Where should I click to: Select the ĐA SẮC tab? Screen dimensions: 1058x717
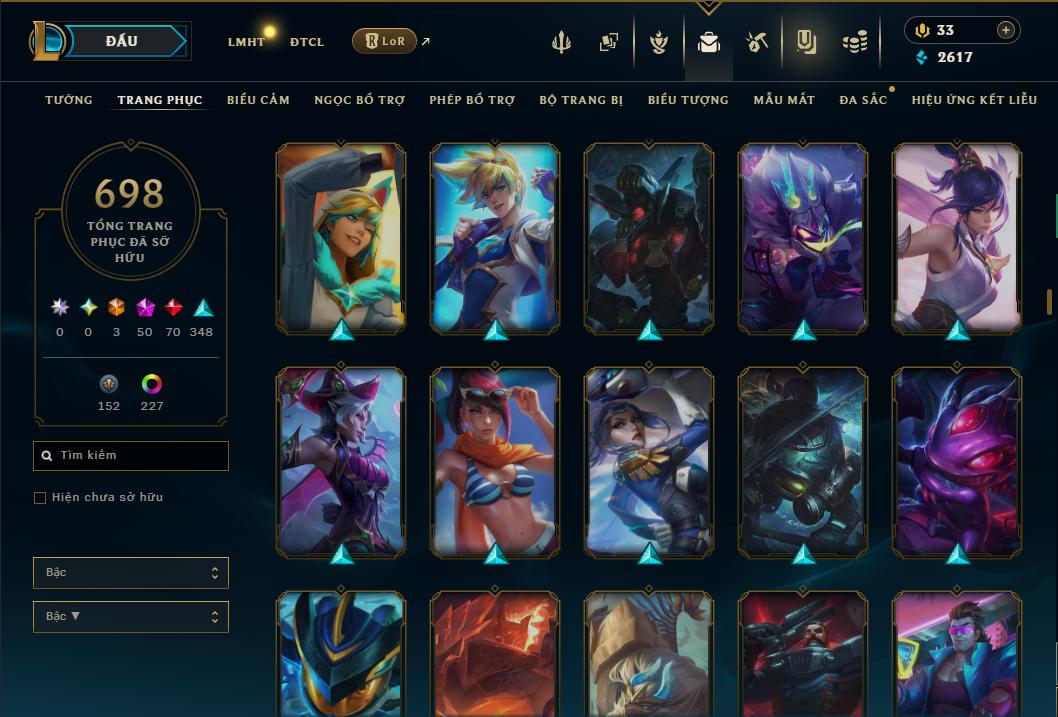(863, 100)
